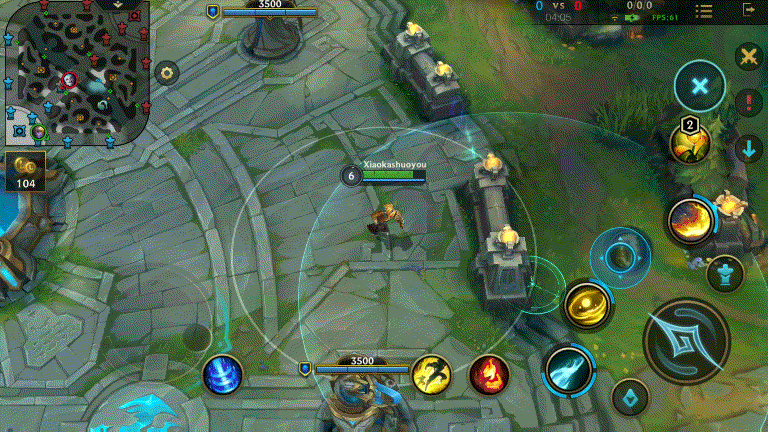The width and height of the screenshot is (768, 432).
Task: Tap the circular target-lock portrait button
Action: coord(620,257)
